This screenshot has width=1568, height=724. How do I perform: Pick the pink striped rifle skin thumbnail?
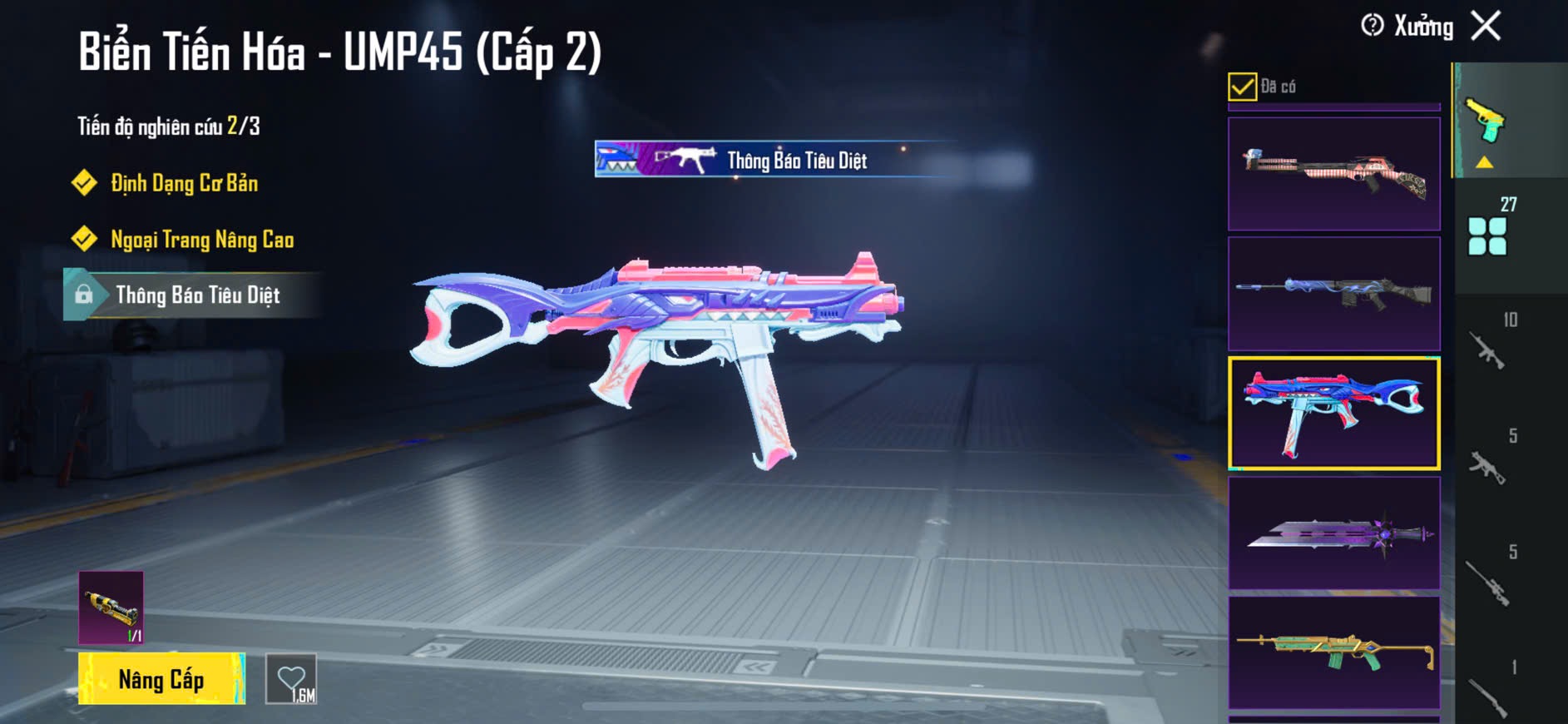1333,174
